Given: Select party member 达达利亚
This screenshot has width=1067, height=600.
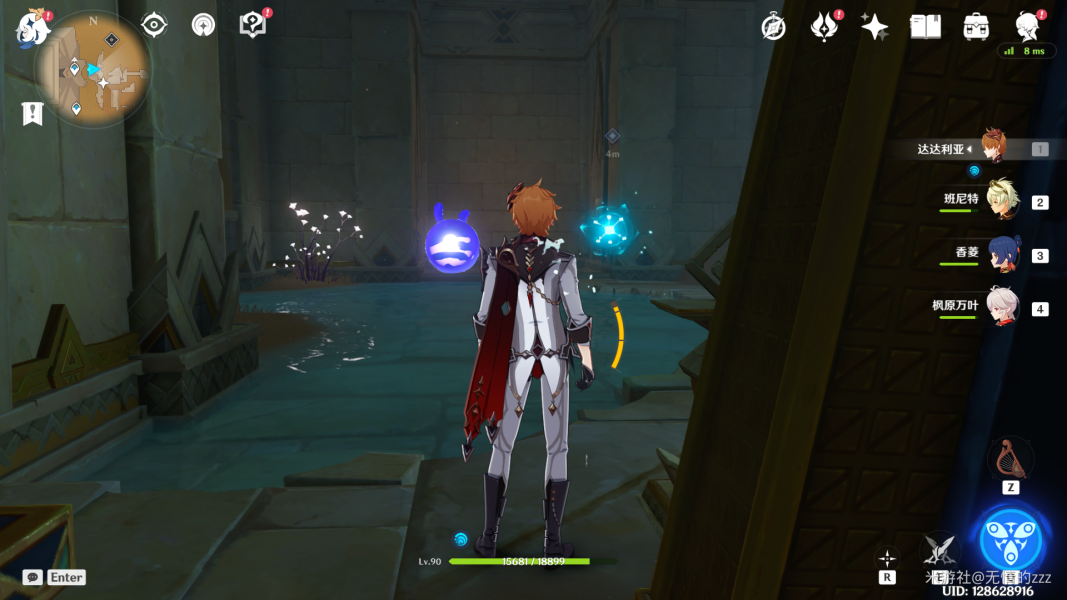Looking at the screenshot, I should pos(992,148).
